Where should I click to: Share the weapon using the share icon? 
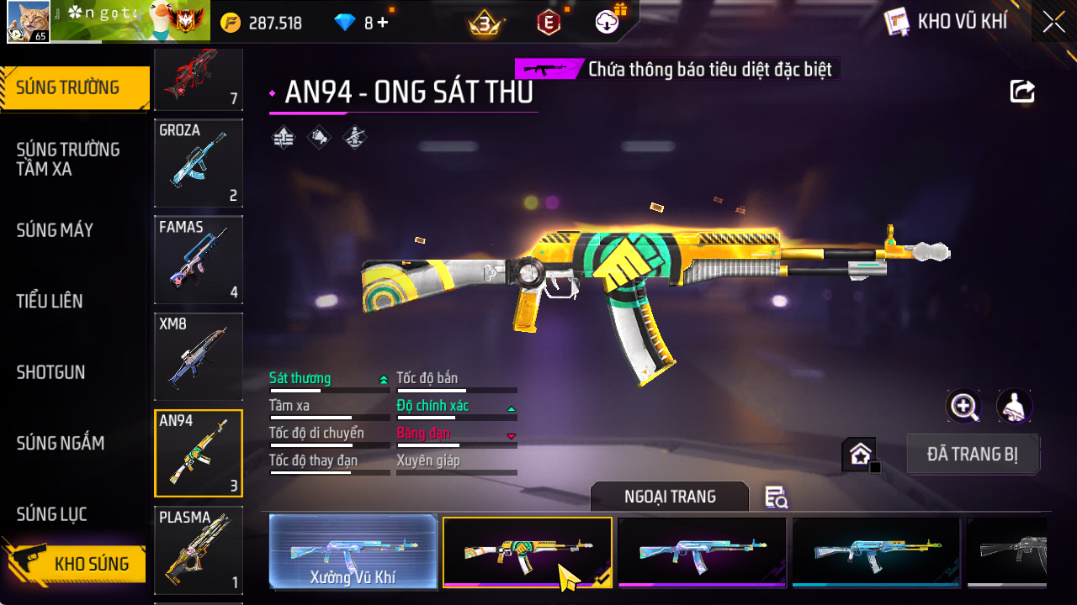coord(1022,92)
